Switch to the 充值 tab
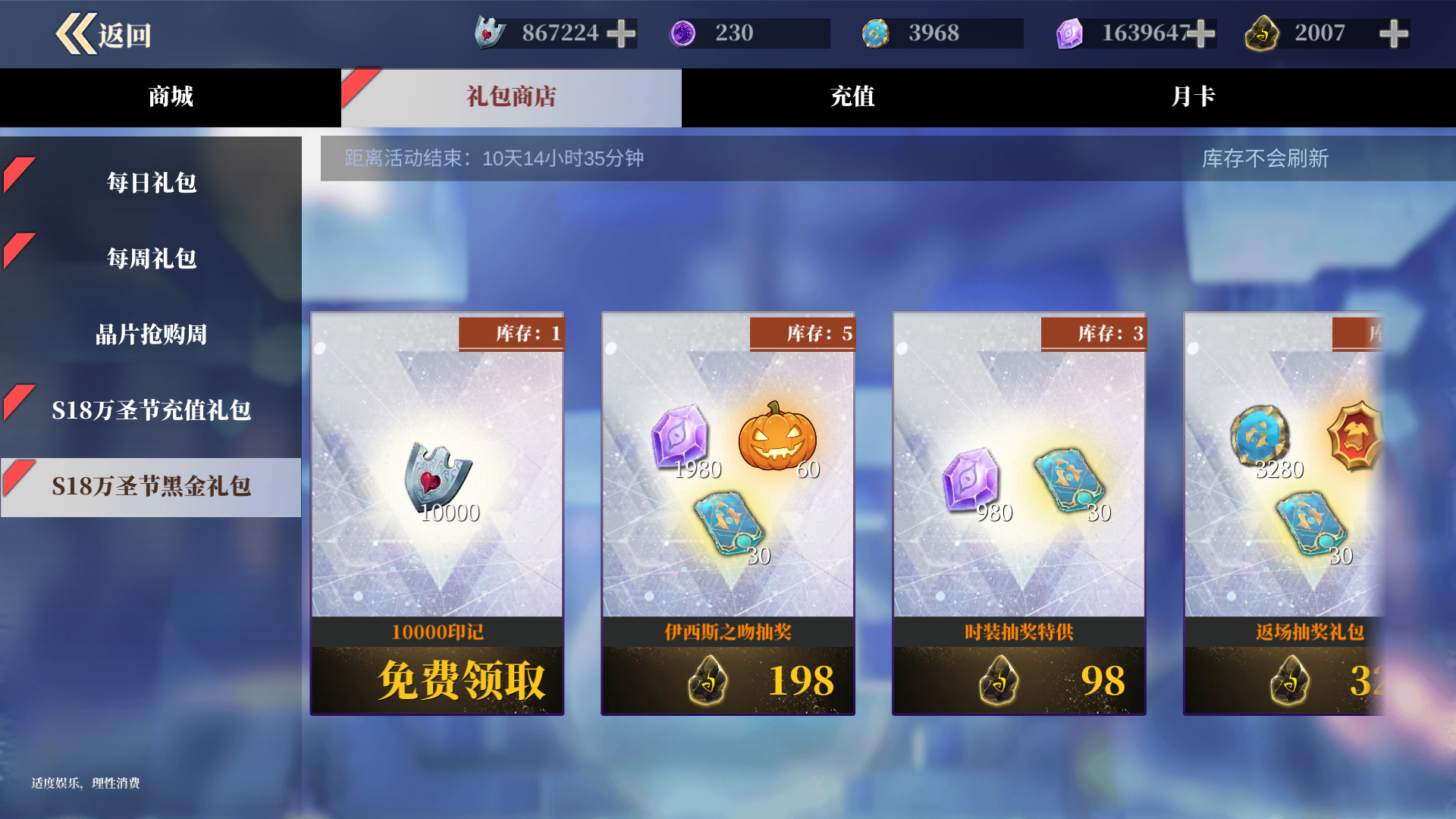 click(x=852, y=97)
